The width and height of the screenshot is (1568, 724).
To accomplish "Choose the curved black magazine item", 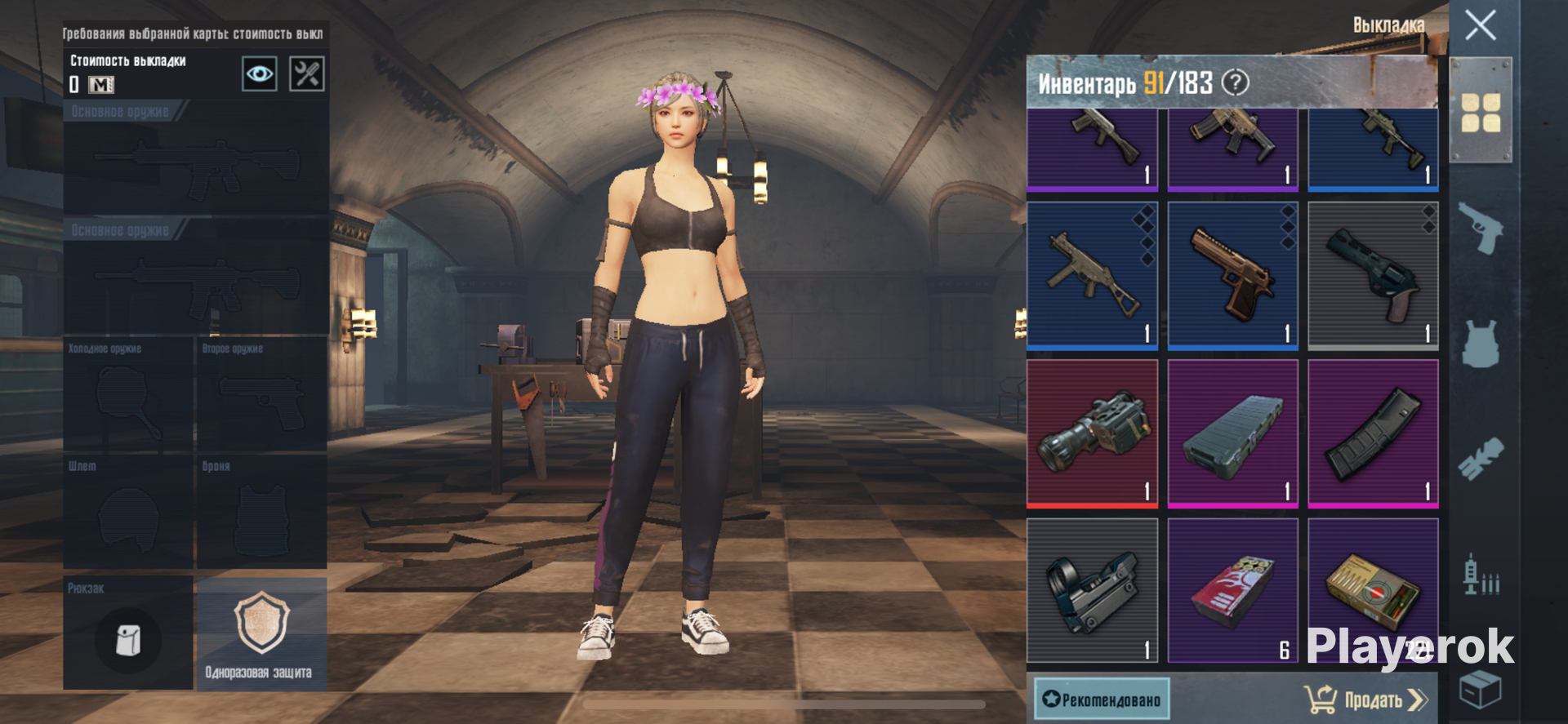I will pos(1373,433).
